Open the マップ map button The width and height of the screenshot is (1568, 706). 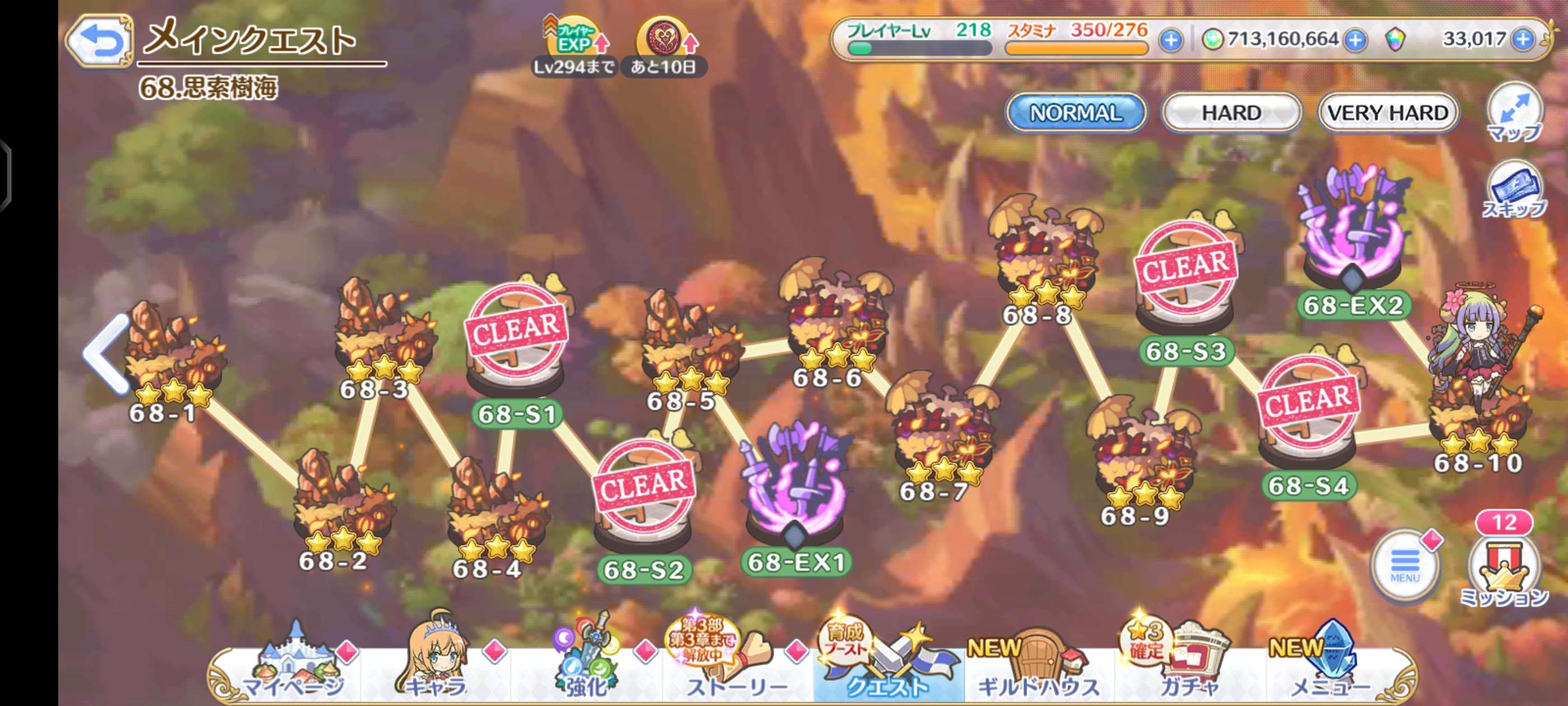click(x=1514, y=114)
